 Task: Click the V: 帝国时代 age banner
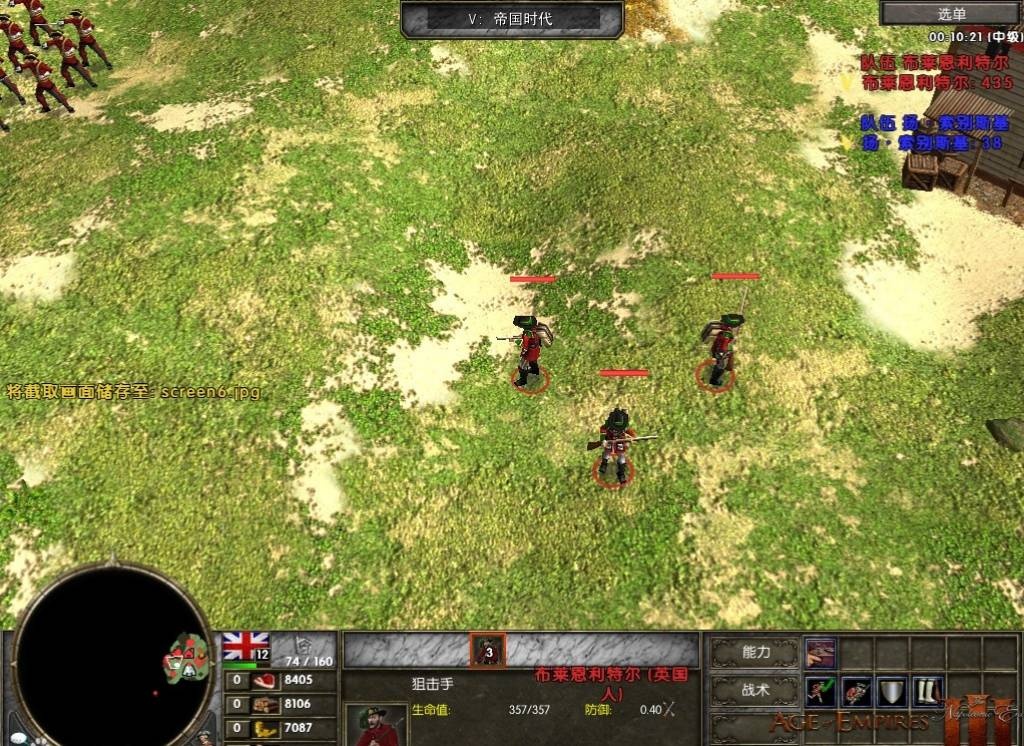click(511, 18)
